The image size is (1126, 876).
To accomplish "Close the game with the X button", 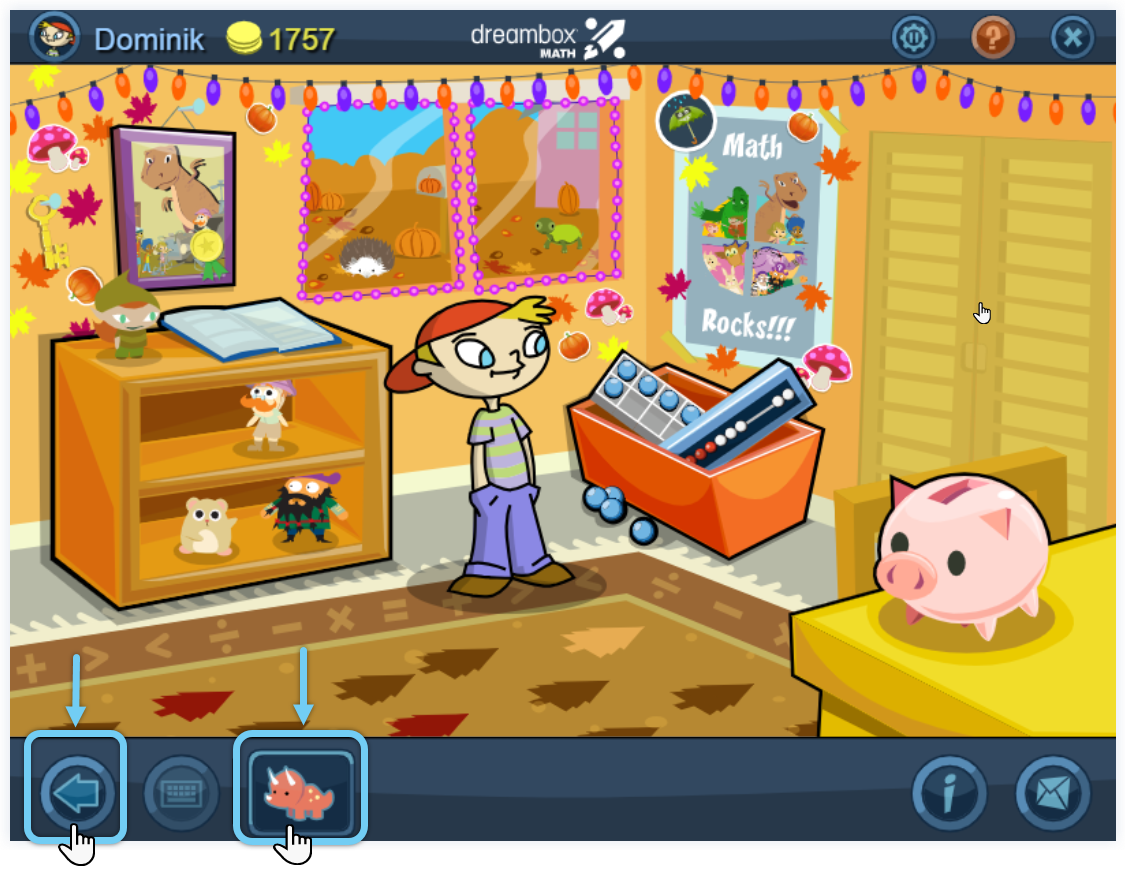I will pyautogui.click(x=1072, y=39).
